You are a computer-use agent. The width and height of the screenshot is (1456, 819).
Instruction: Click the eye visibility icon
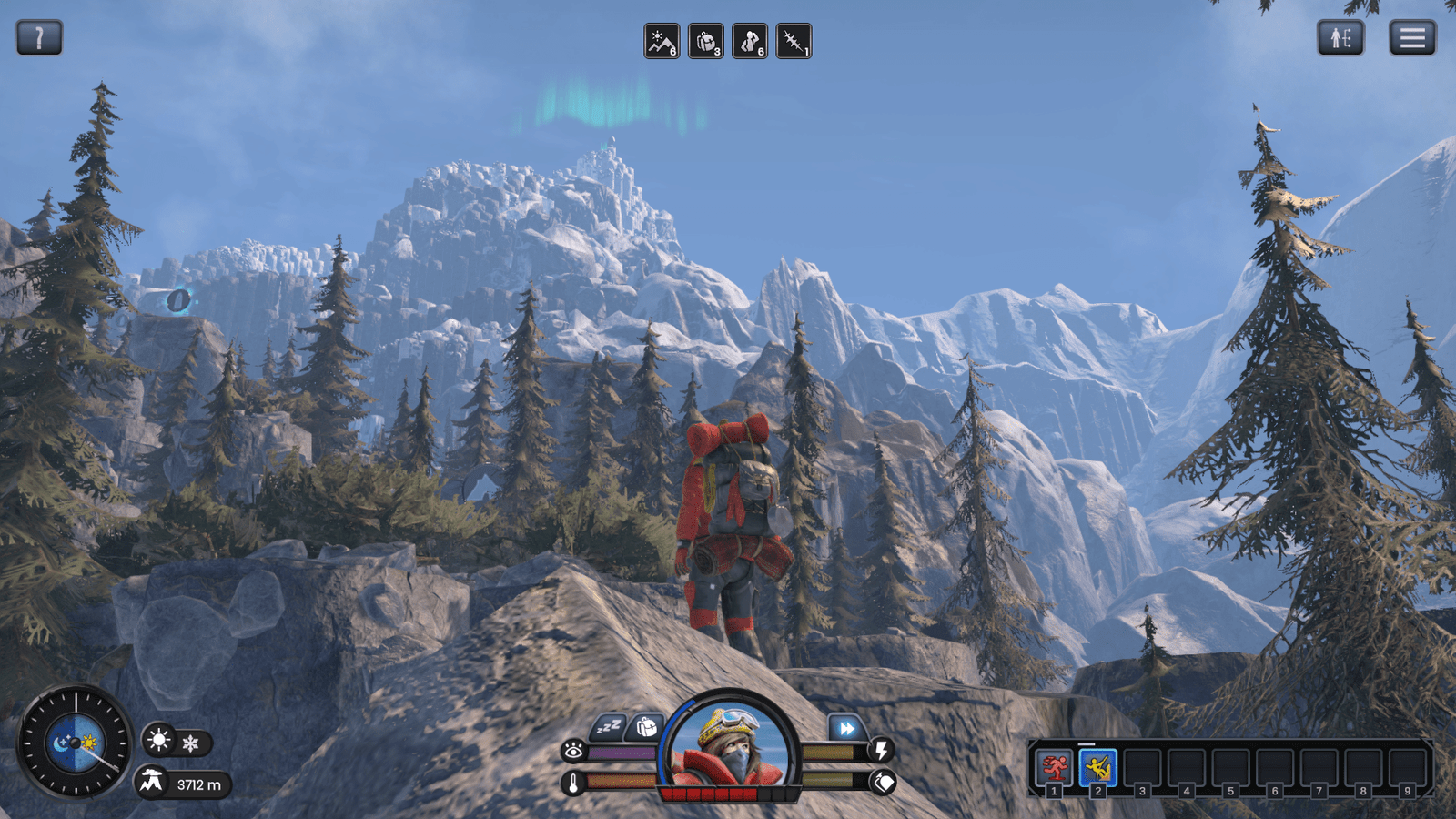click(574, 751)
